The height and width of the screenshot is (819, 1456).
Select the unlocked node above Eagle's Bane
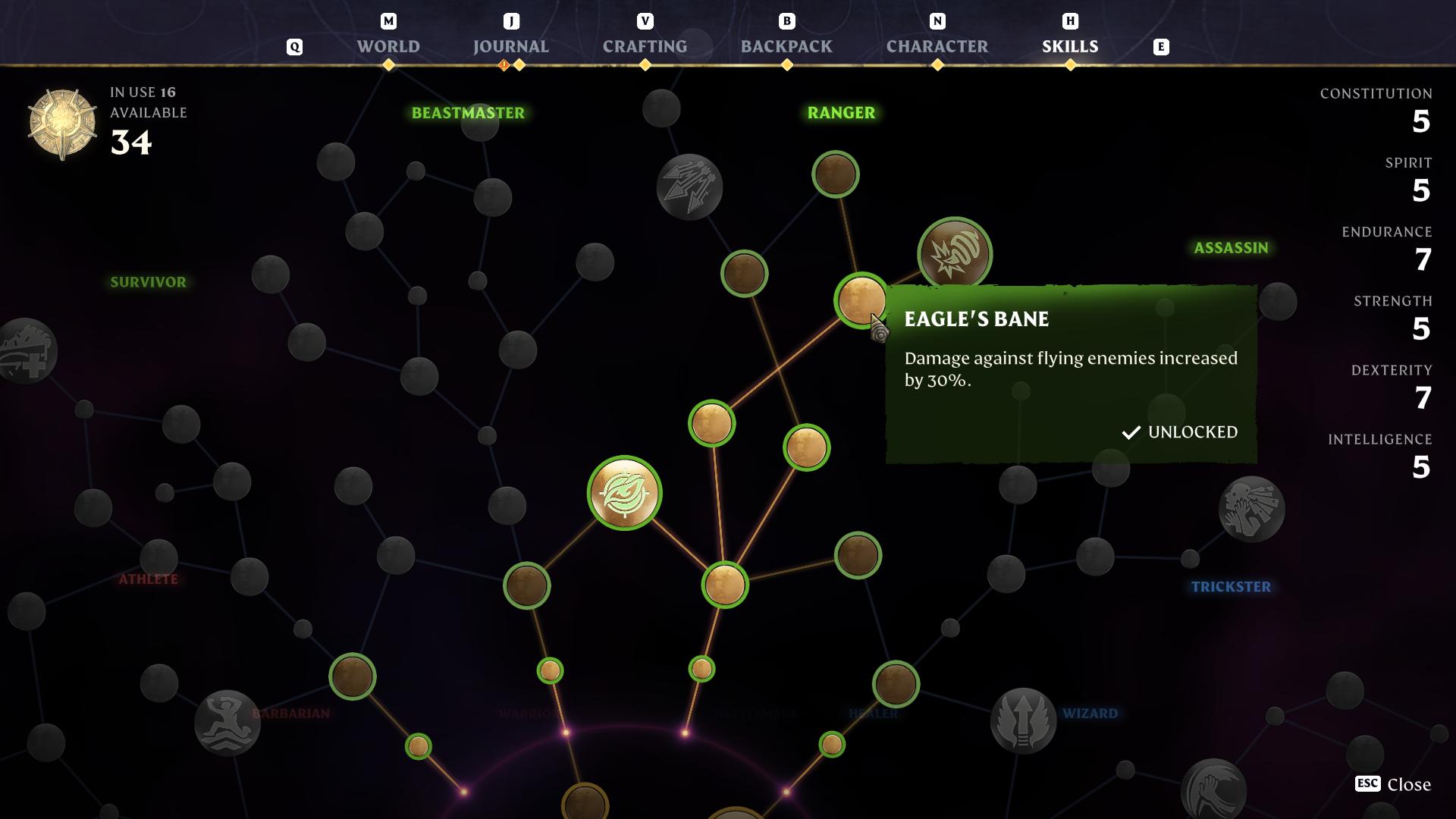coord(835,173)
